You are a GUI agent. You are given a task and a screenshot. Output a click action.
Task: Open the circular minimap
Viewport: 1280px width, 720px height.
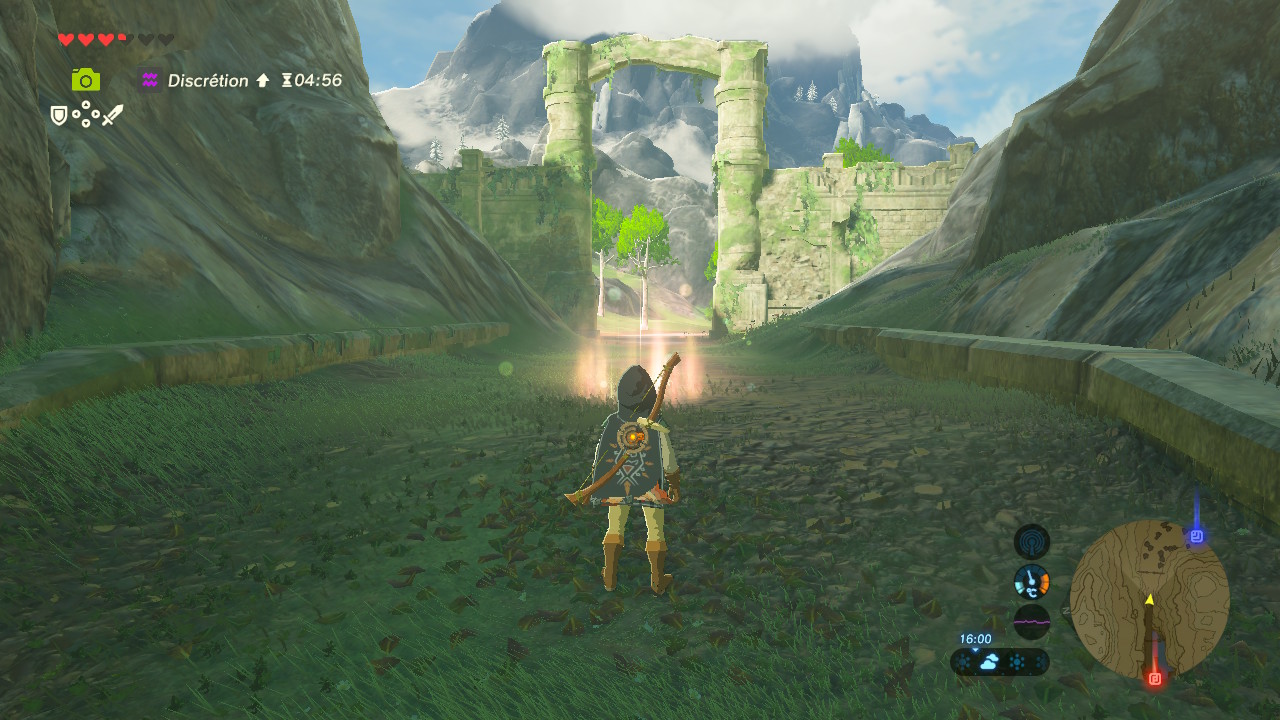[1149, 599]
